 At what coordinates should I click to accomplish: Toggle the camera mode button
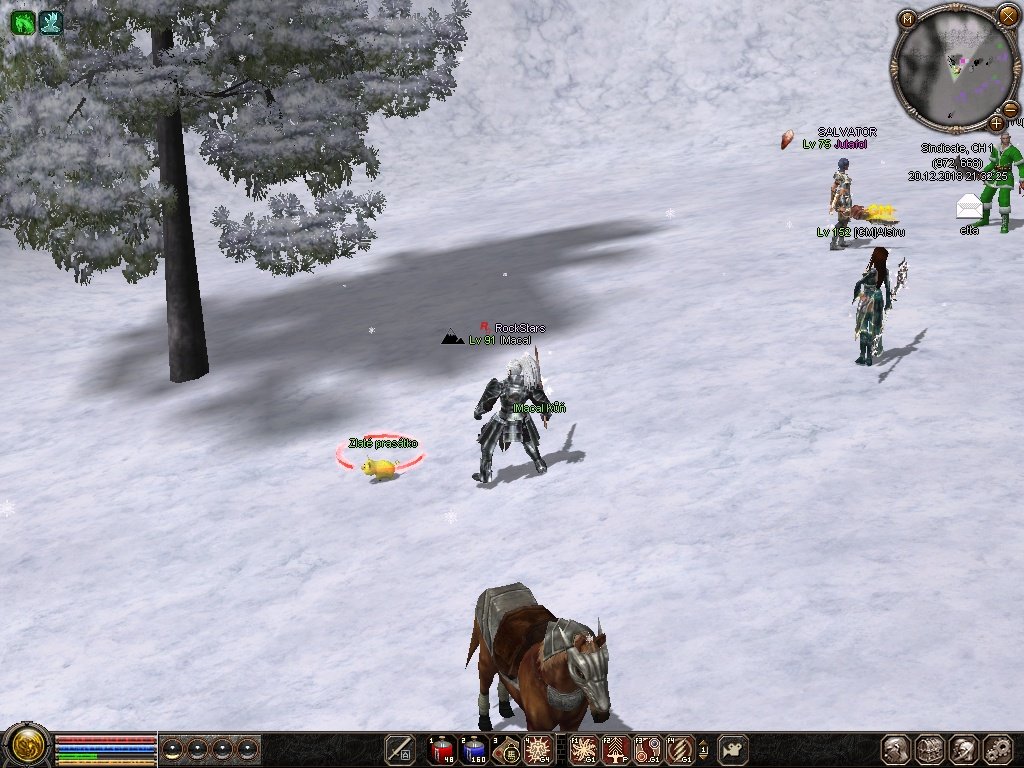coord(733,749)
